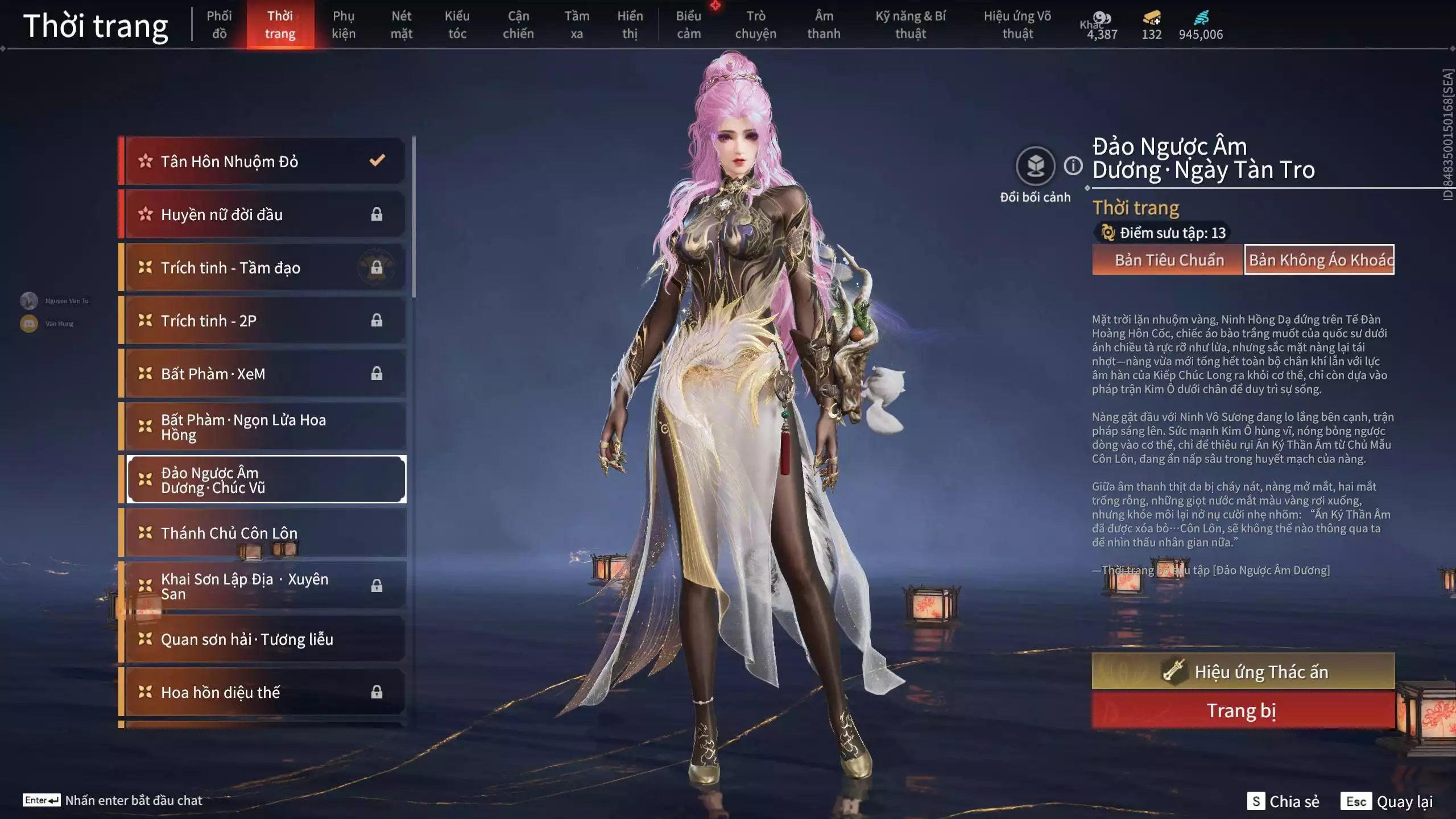Select the Bản Không Áo Khoác version
The height and width of the screenshot is (819, 1456).
click(x=1319, y=260)
